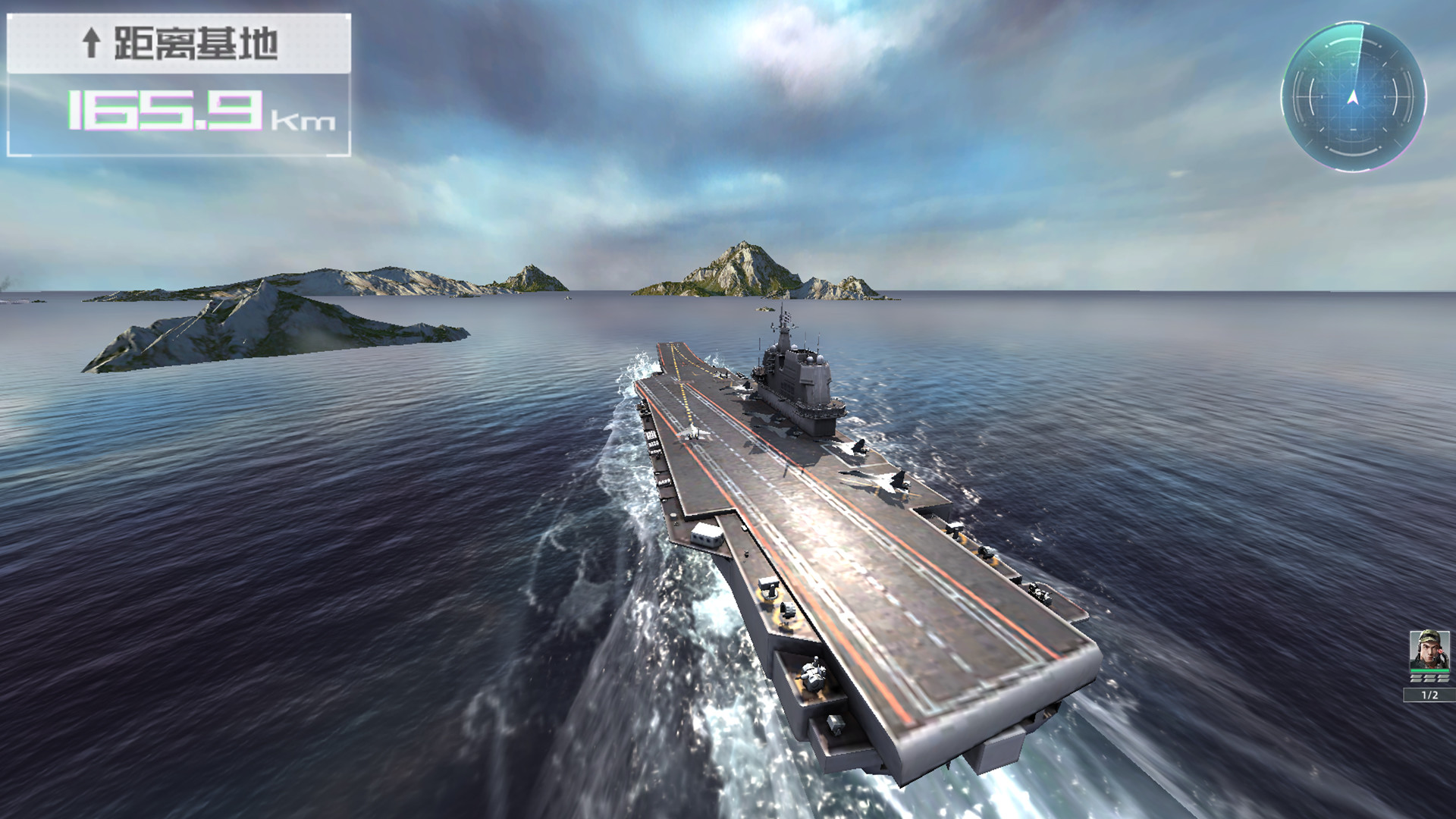The height and width of the screenshot is (819, 1456).
Task: Click the upward arrow beside 距离基地
Action: (x=93, y=43)
